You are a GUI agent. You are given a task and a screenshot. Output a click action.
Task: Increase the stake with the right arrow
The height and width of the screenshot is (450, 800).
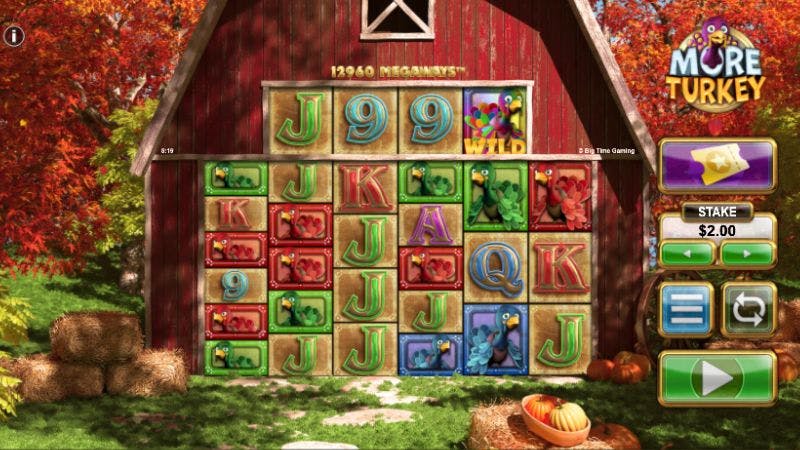pos(747,253)
